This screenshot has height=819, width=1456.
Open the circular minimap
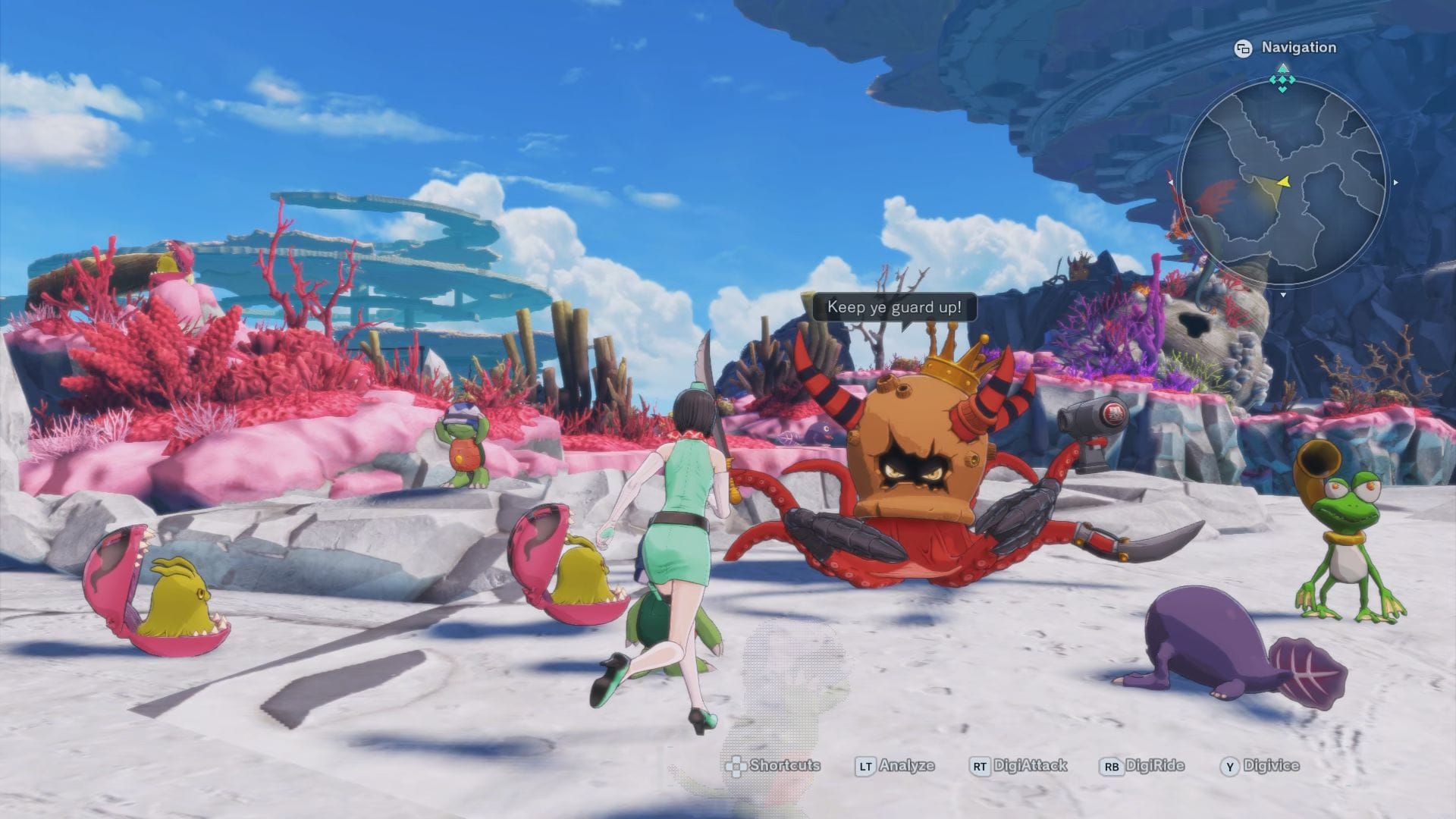click(1283, 184)
